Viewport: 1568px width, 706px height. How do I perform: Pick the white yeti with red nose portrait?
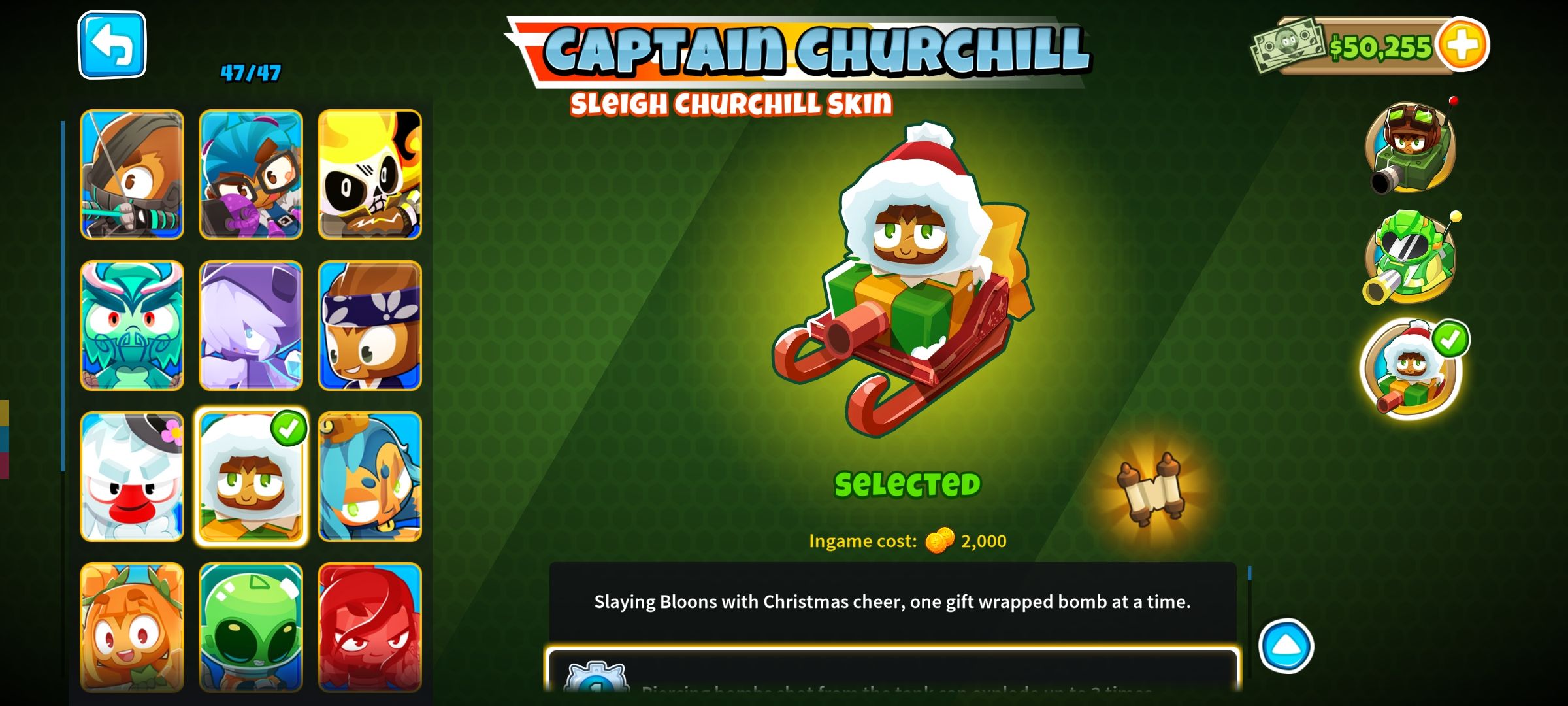(132, 477)
